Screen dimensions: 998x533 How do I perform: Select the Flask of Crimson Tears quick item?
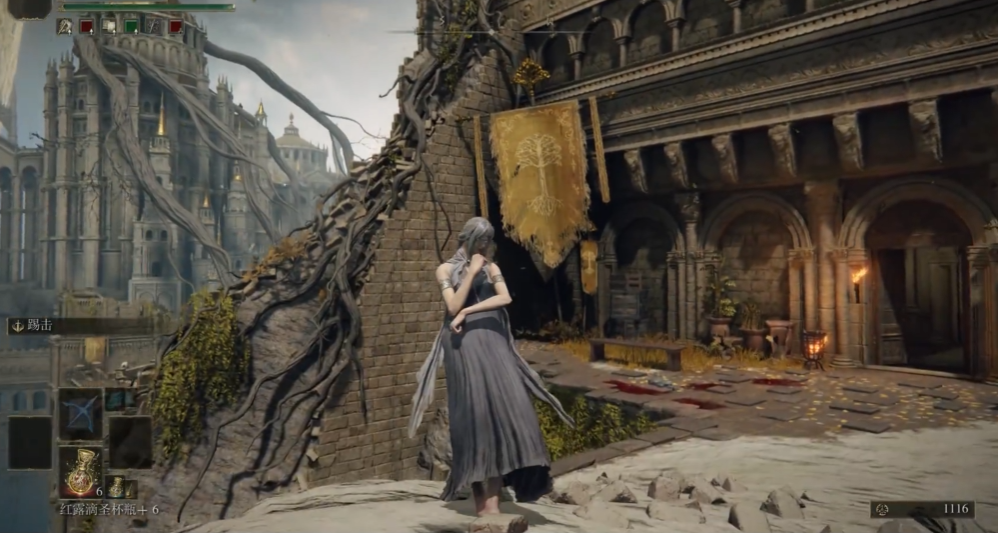80,472
